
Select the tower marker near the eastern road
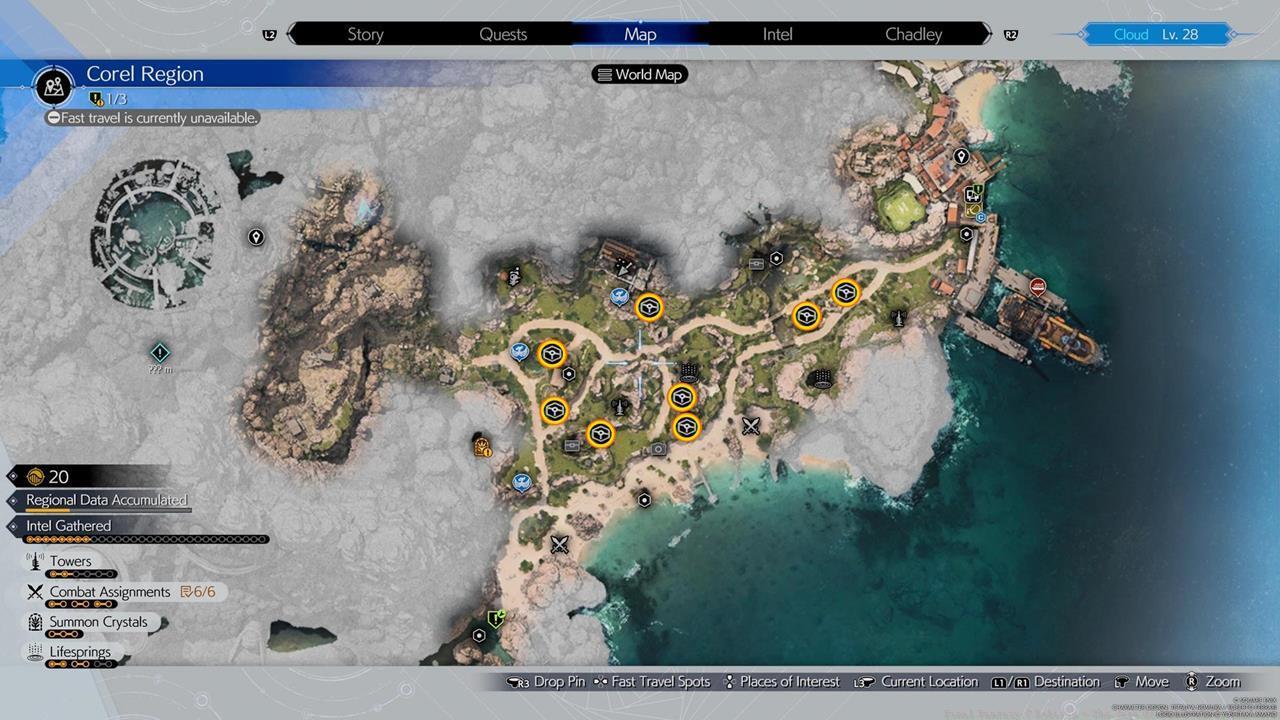tap(898, 318)
